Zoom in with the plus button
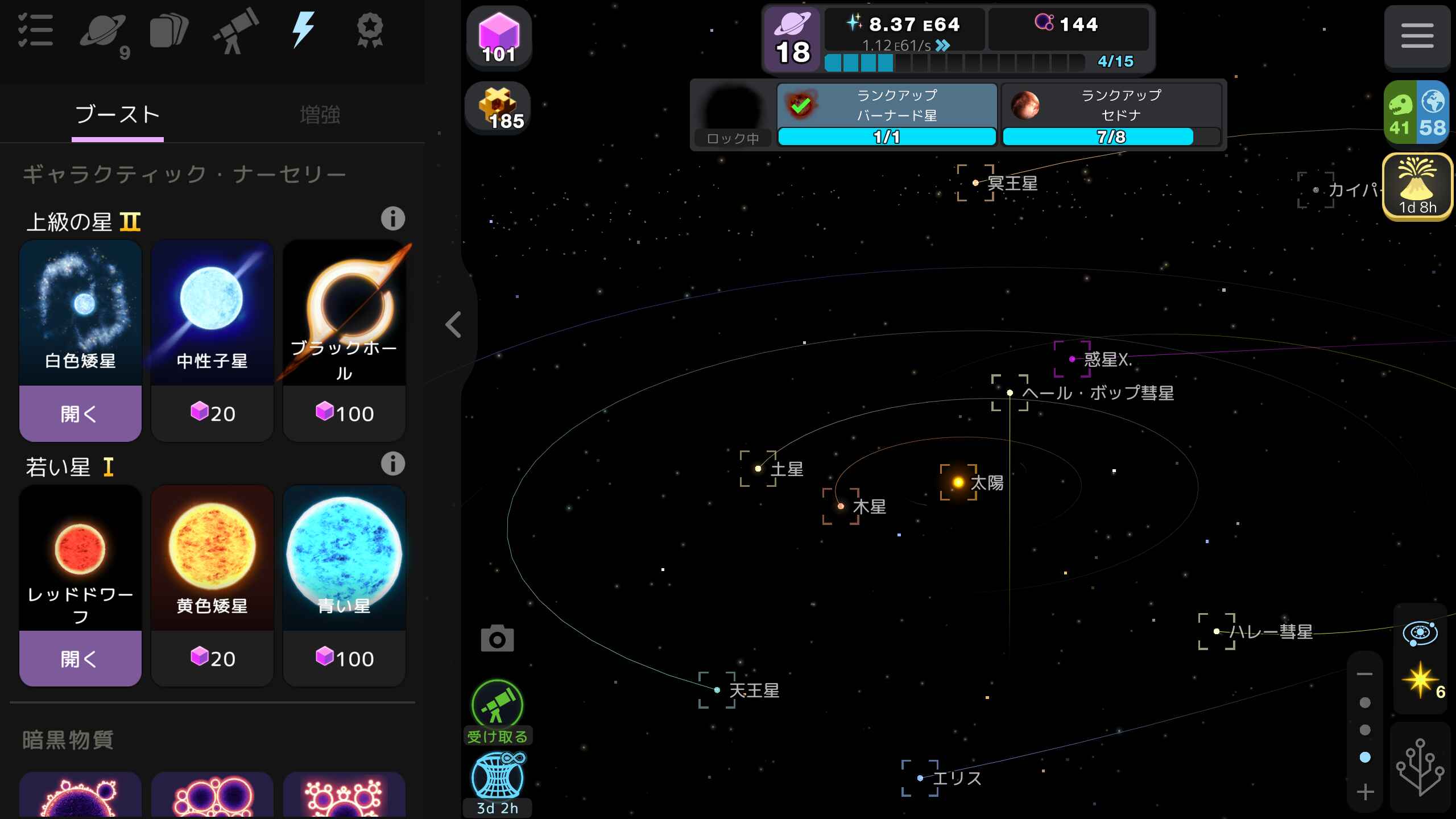 [x=1365, y=792]
